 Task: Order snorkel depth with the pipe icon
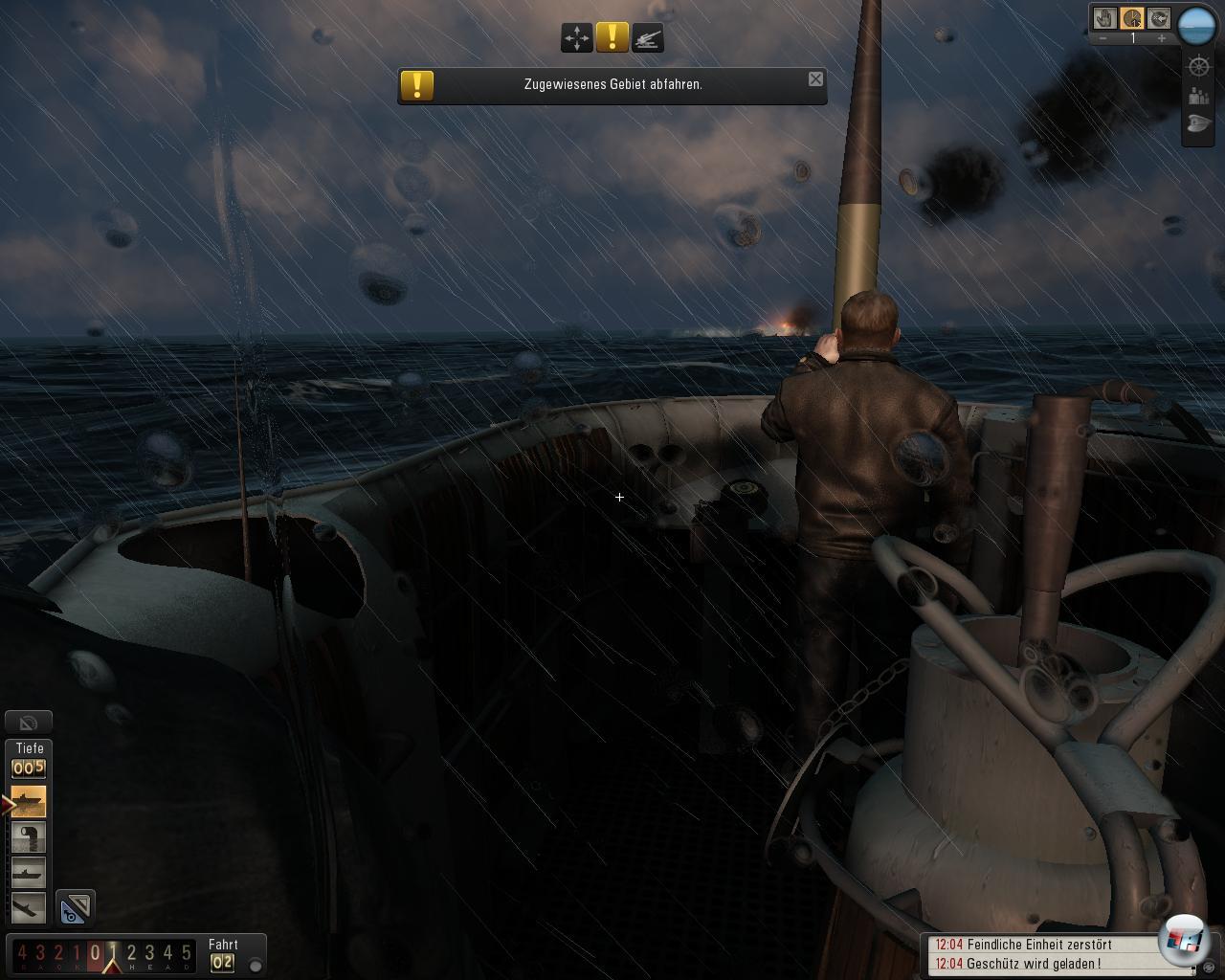tap(29, 837)
